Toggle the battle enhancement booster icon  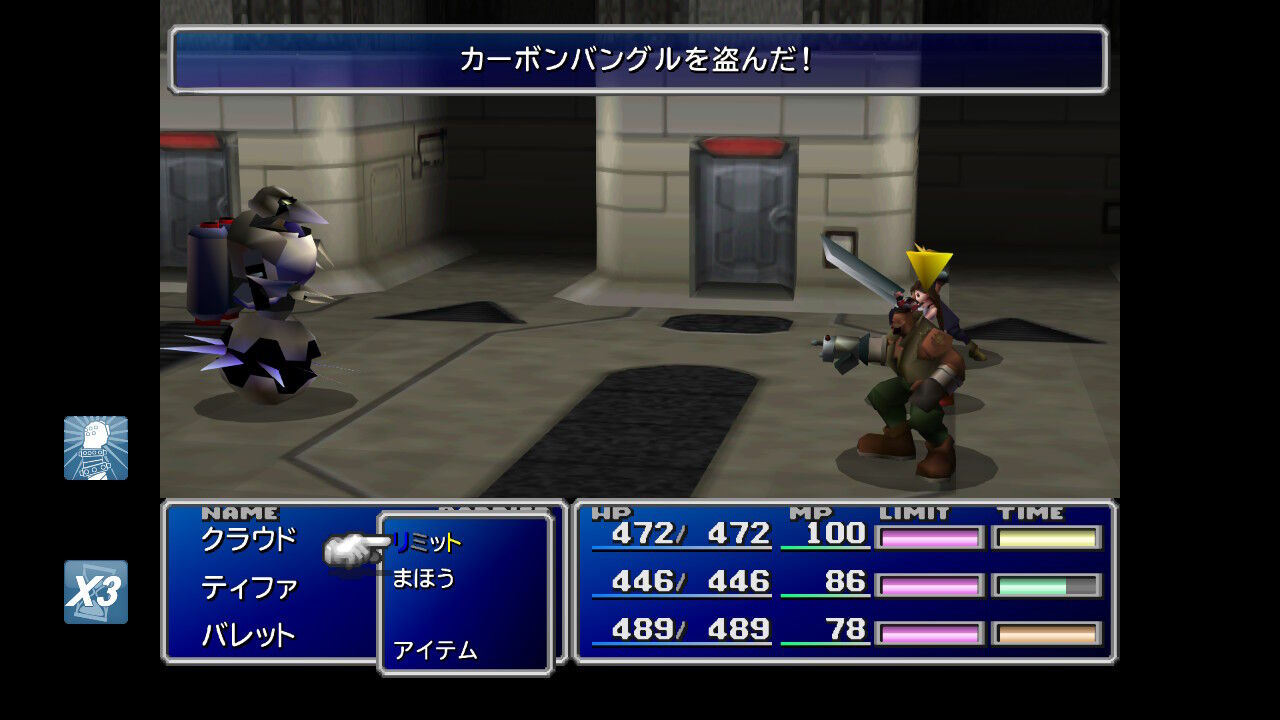(97, 447)
